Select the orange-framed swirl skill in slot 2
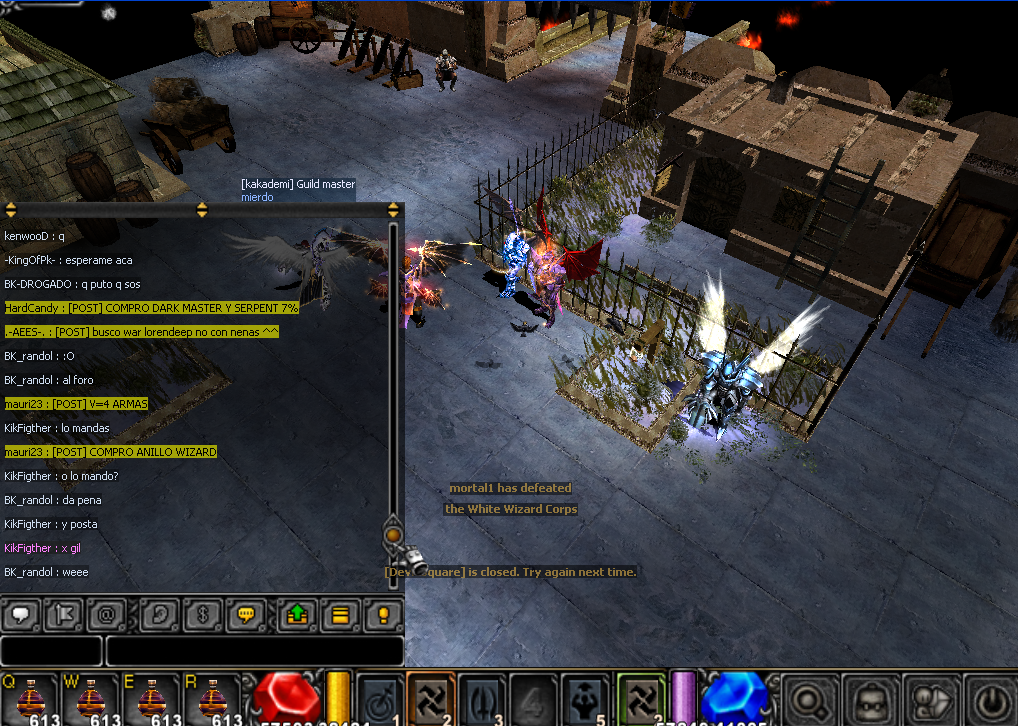This screenshot has height=726, width=1018. pos(431,698)
